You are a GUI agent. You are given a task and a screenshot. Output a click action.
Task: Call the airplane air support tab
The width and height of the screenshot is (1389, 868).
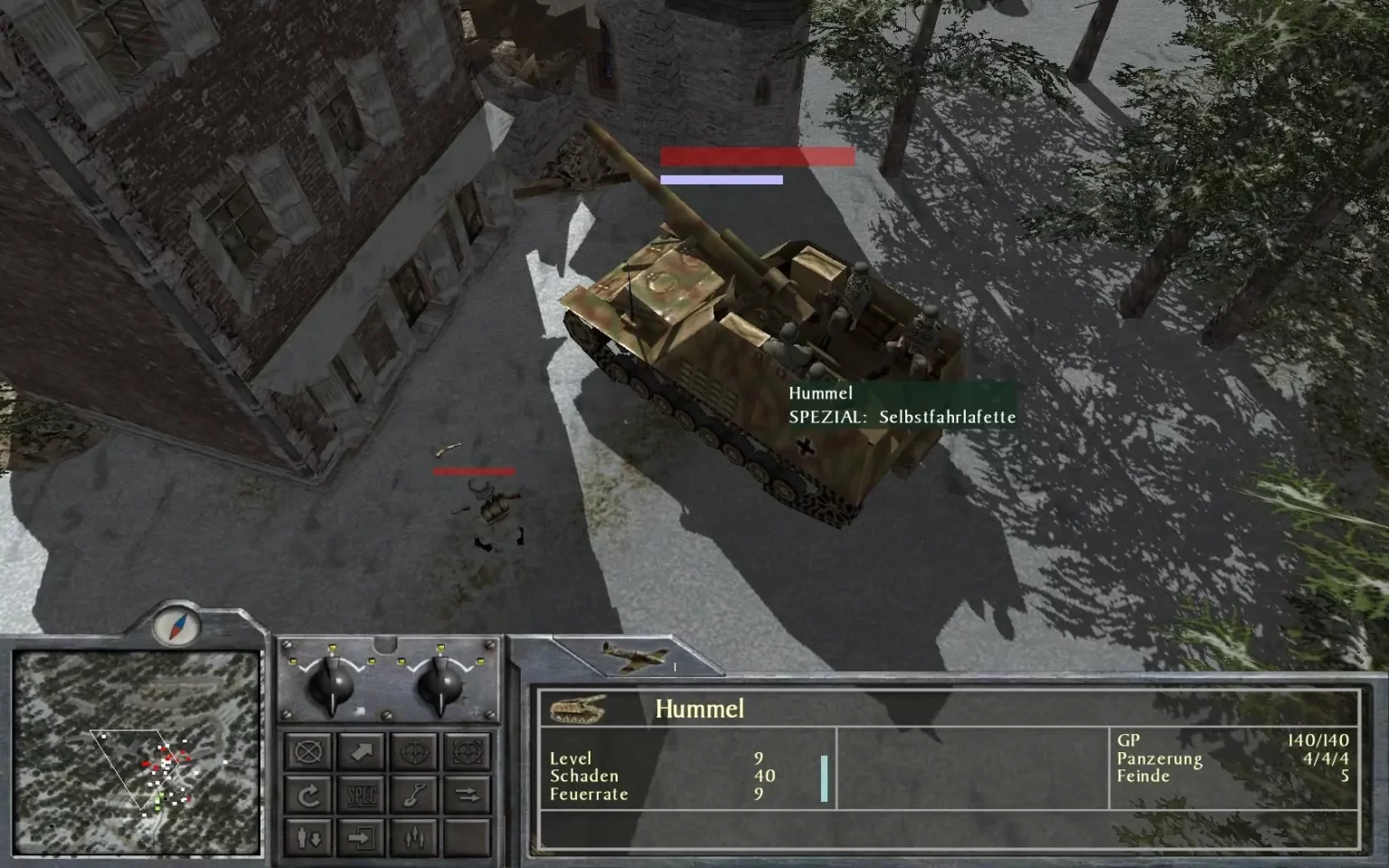click(636, 657)
